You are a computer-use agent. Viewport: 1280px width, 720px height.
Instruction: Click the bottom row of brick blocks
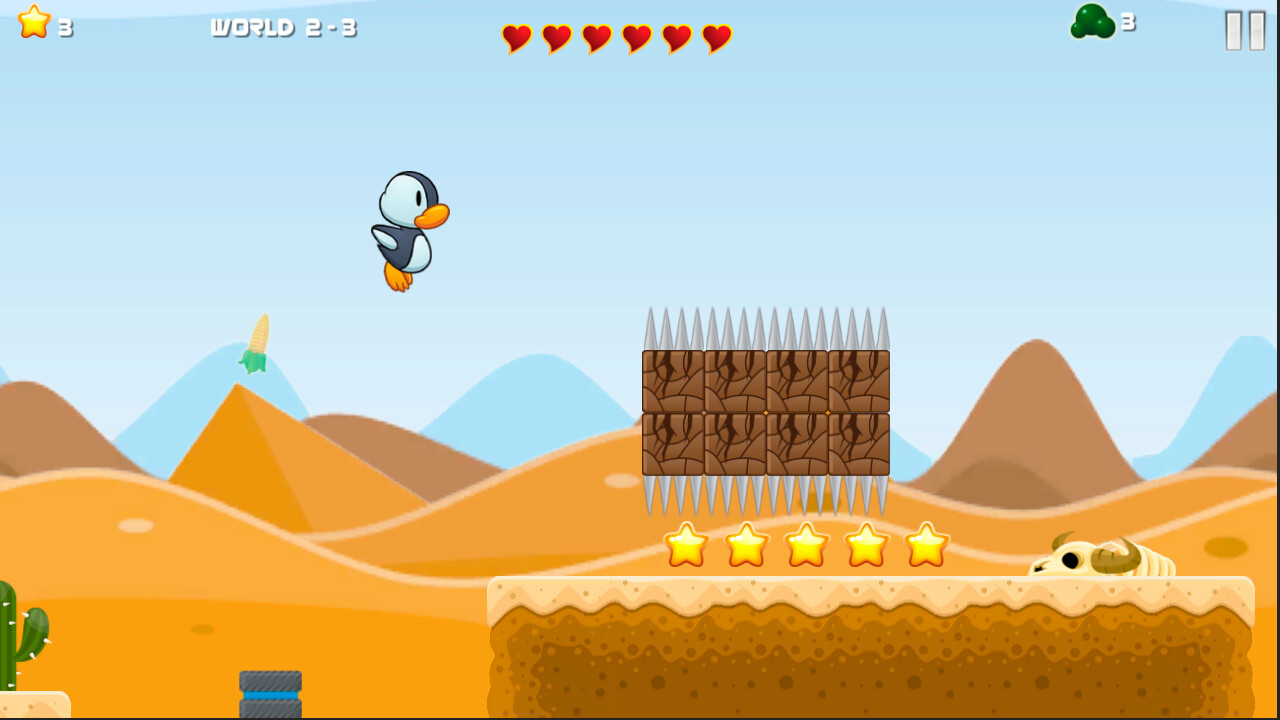(765, 443)
